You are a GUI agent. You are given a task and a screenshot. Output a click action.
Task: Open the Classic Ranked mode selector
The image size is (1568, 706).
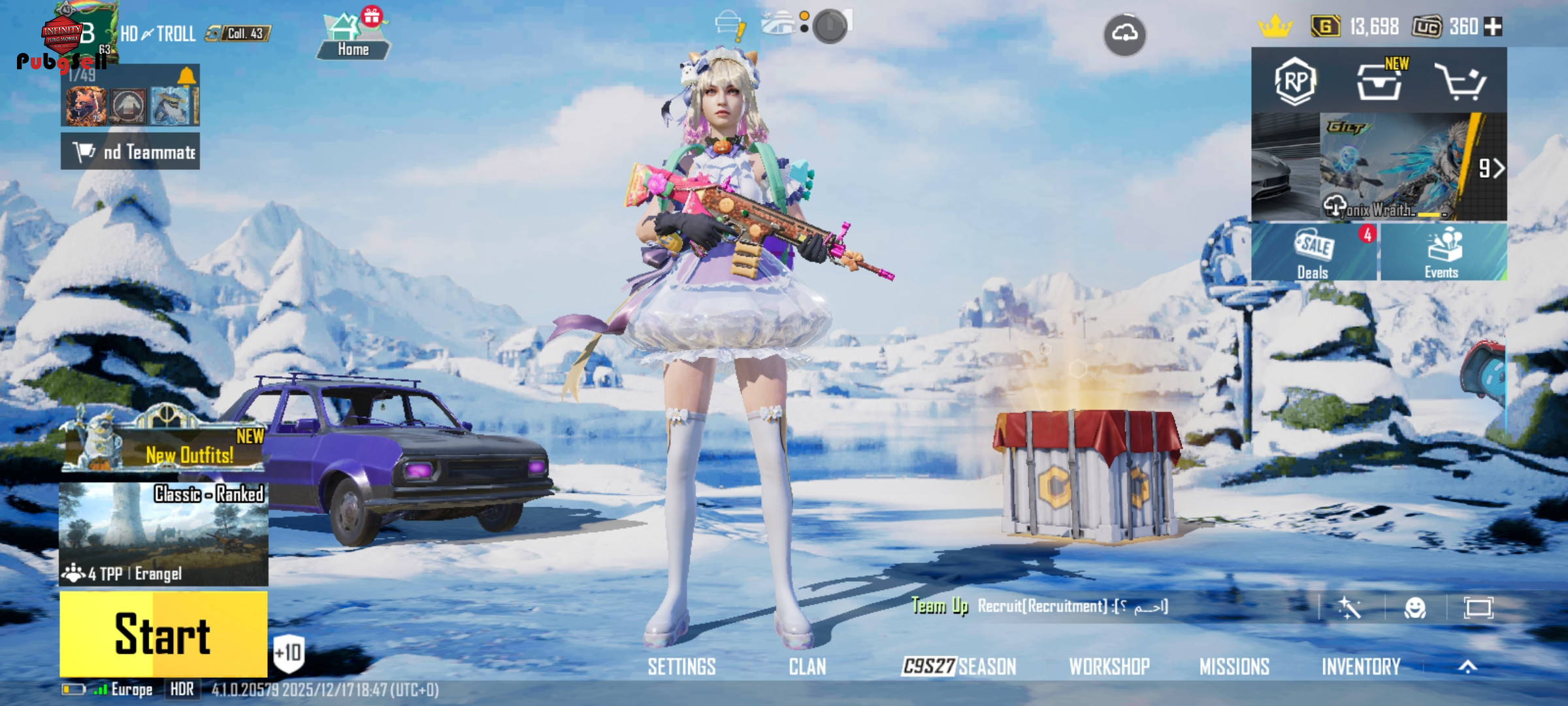163,533
